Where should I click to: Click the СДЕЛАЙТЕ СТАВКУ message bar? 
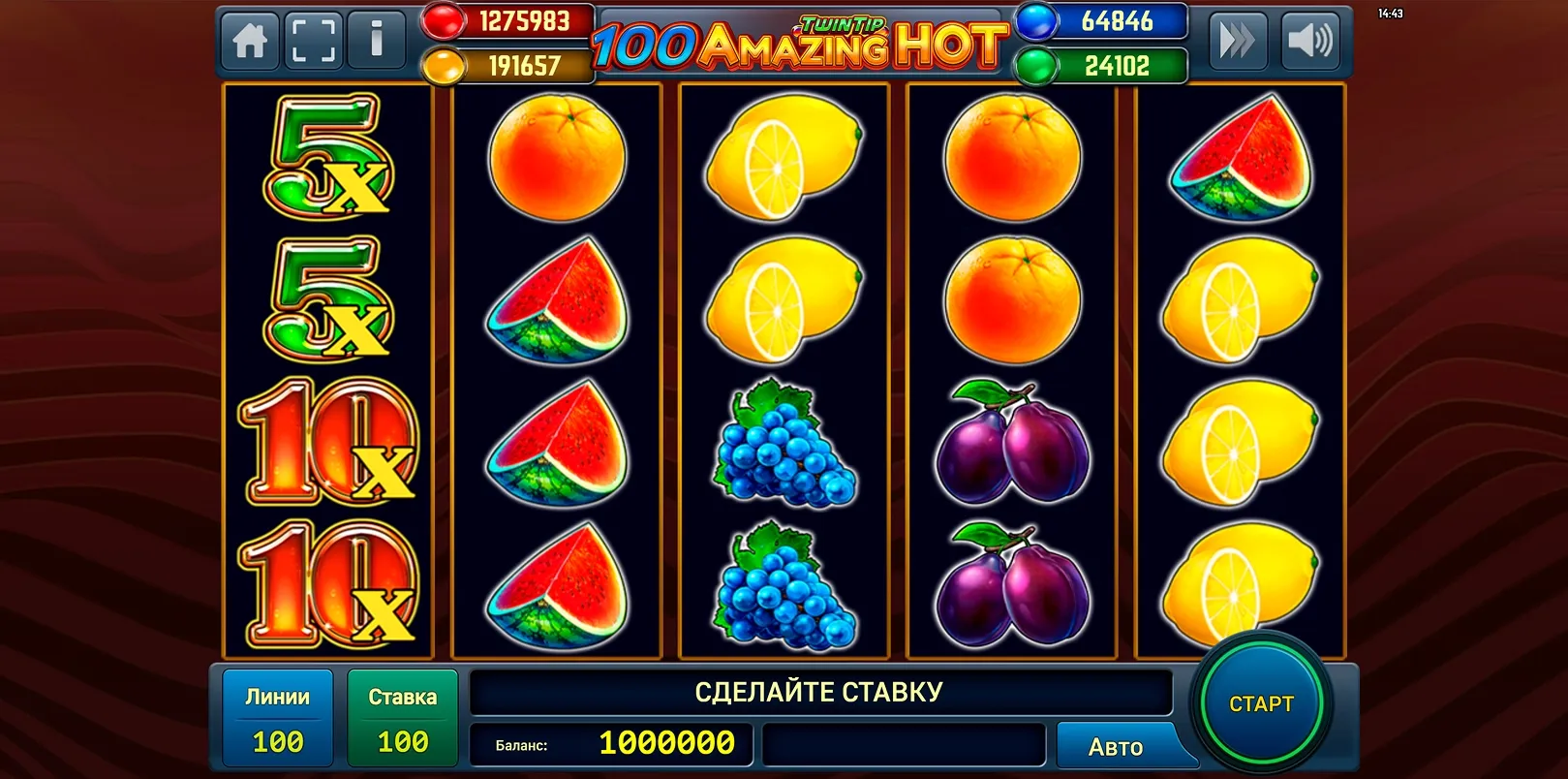(x=818, y=692)
